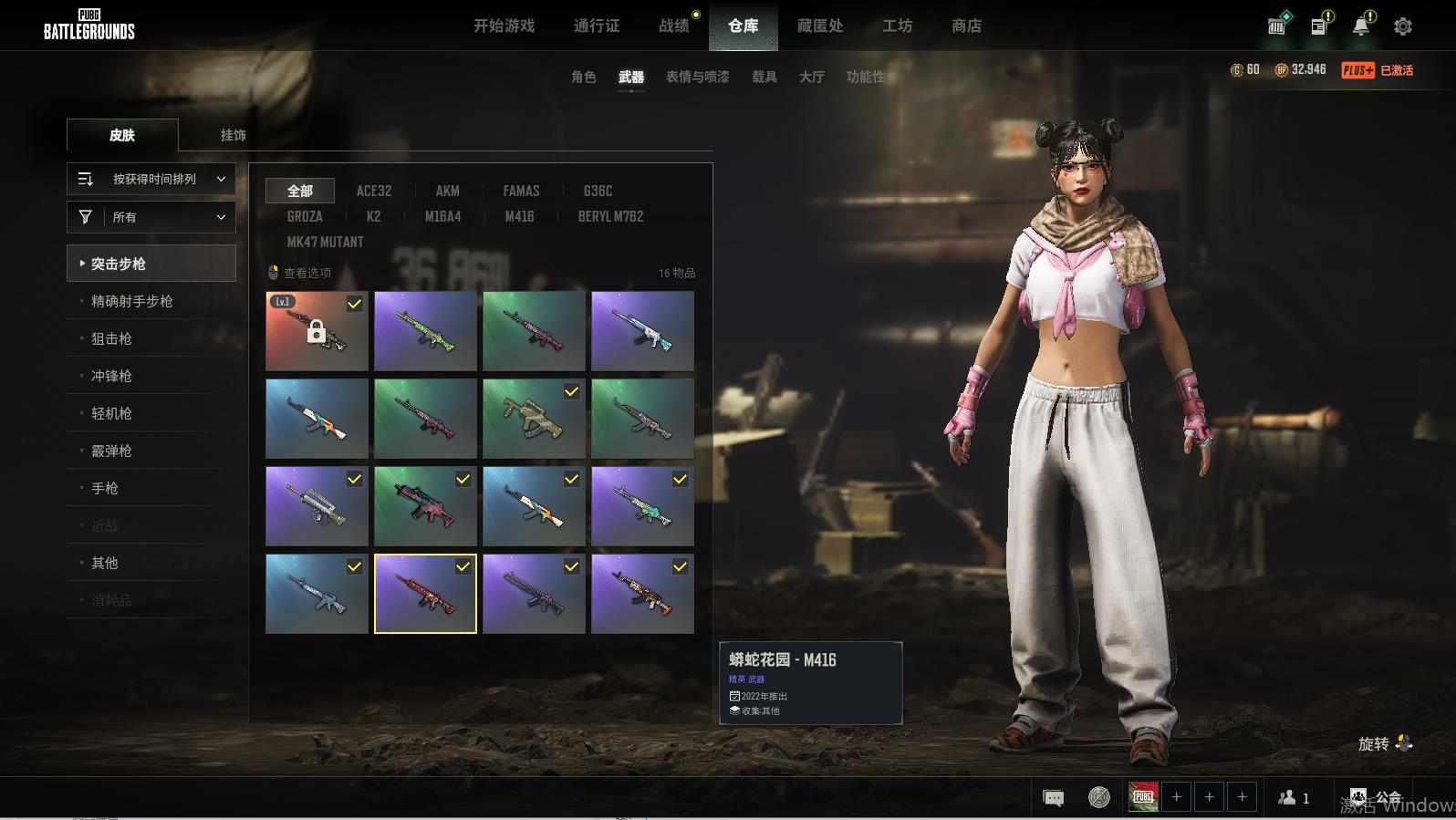
Task: Select the 冲锋枪 weapon category
Action: point(111,376)
